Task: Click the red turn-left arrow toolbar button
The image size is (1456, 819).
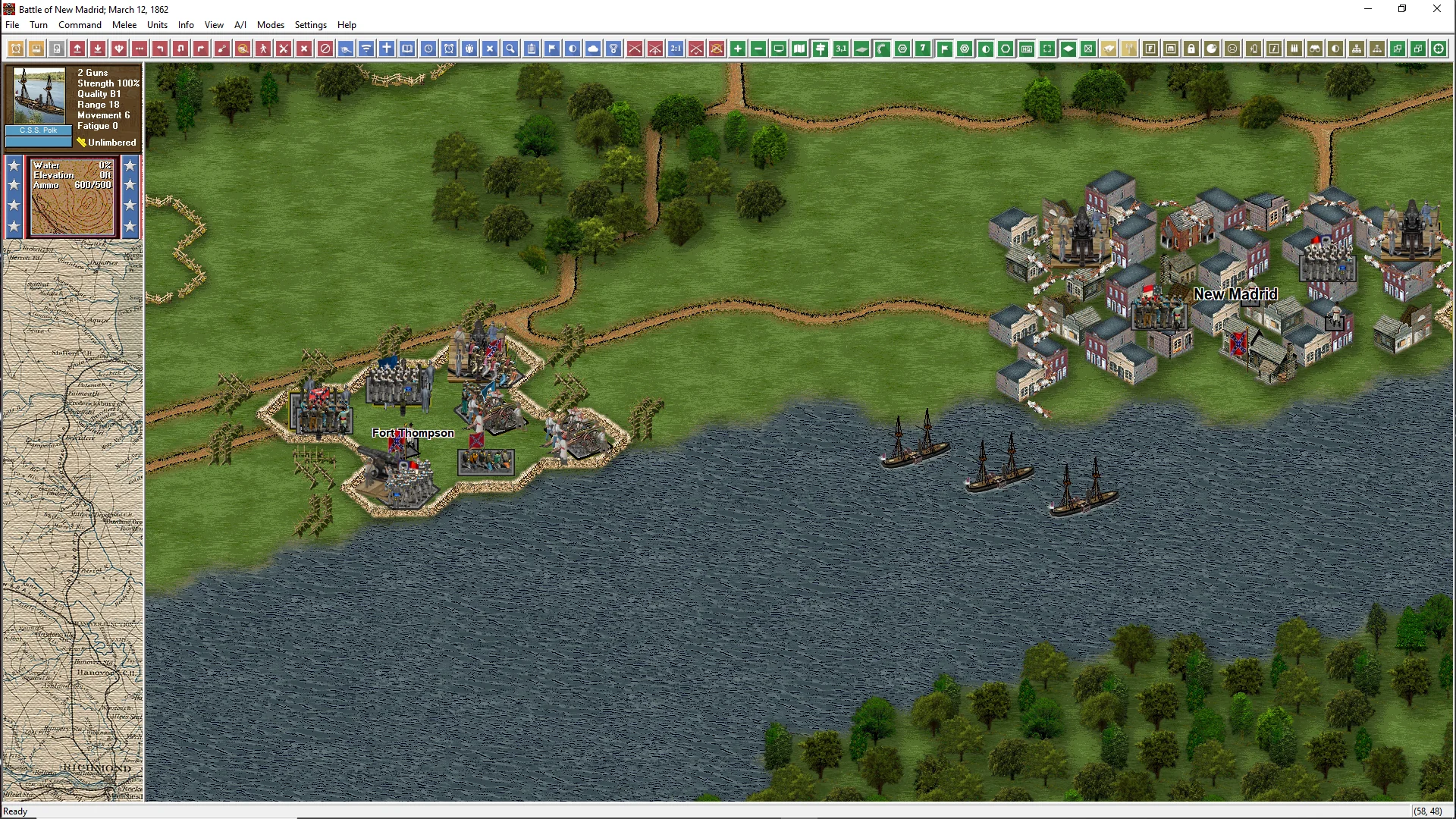Action: (x=160, y=49)
